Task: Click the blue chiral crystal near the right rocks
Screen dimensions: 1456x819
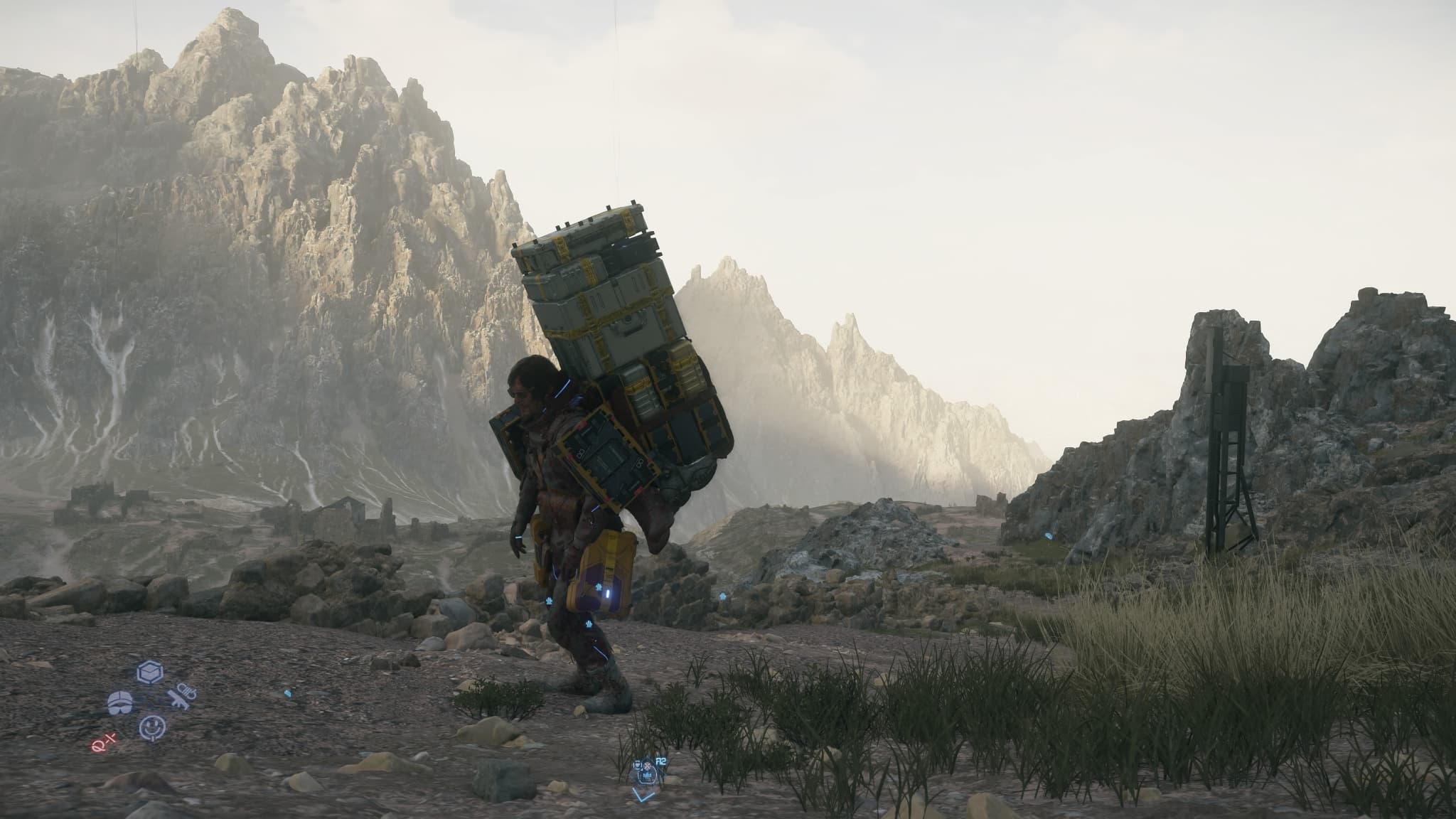Action: click(1049, 536)
